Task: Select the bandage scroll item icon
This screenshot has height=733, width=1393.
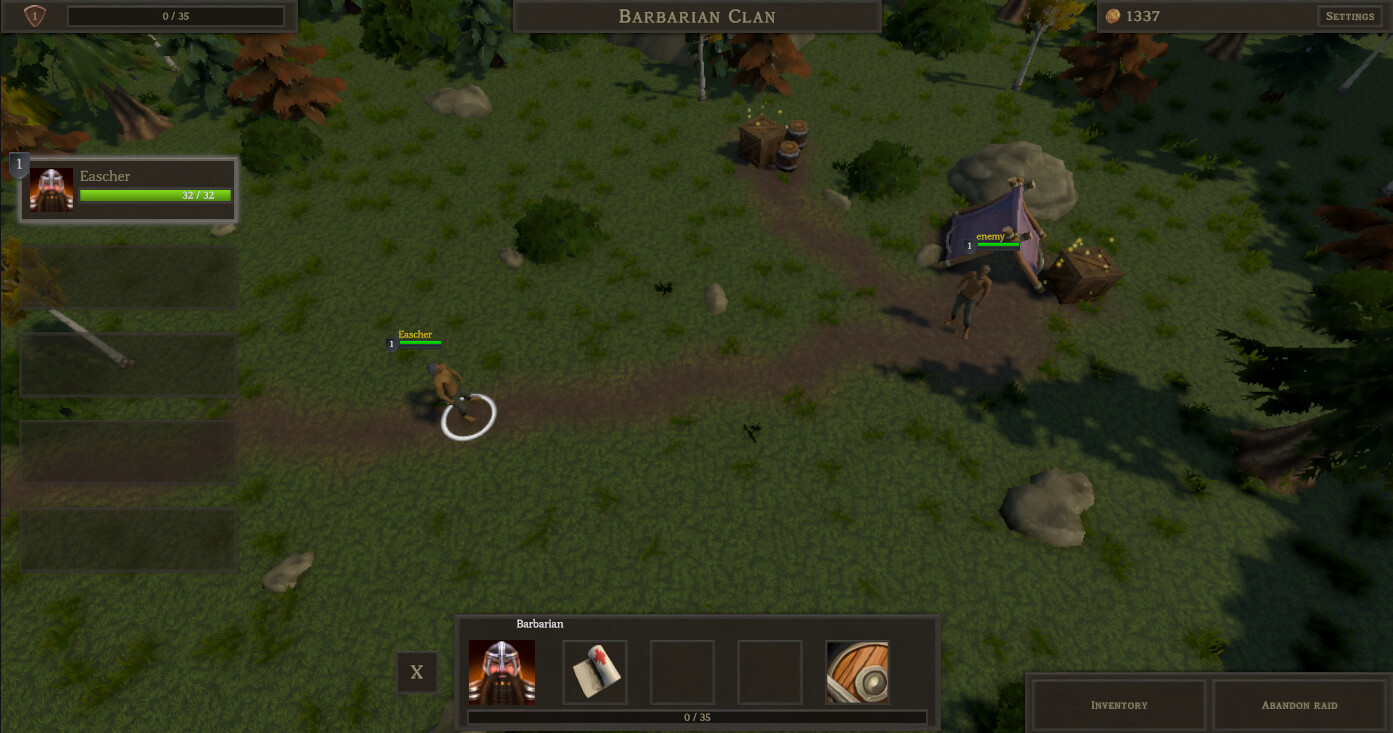Action: (594, 672)
